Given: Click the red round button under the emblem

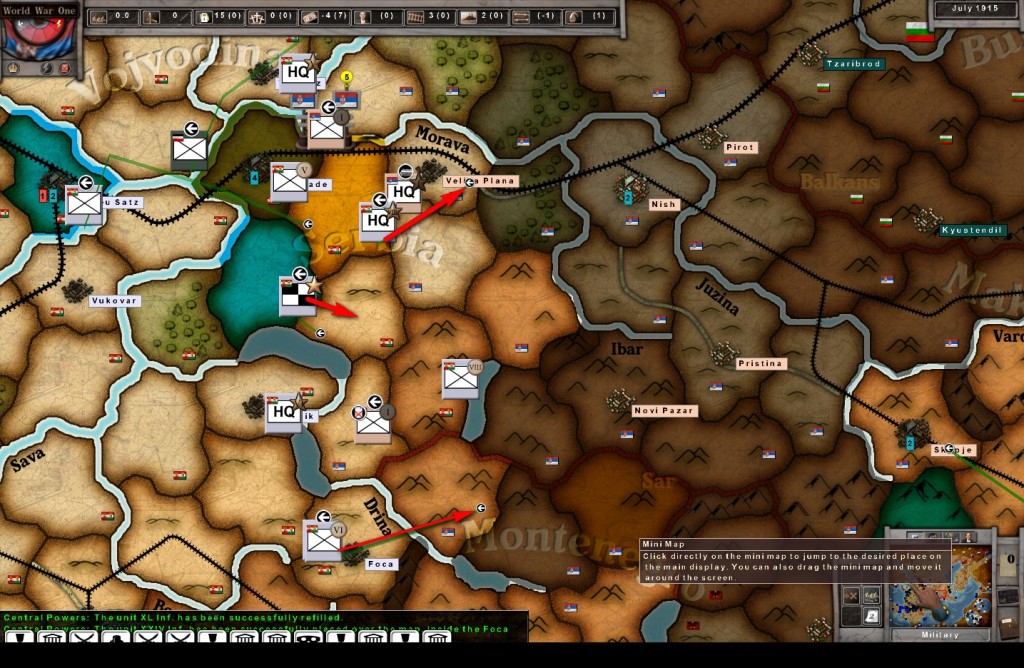Looking at the screenshot, I should coord(66,68).
